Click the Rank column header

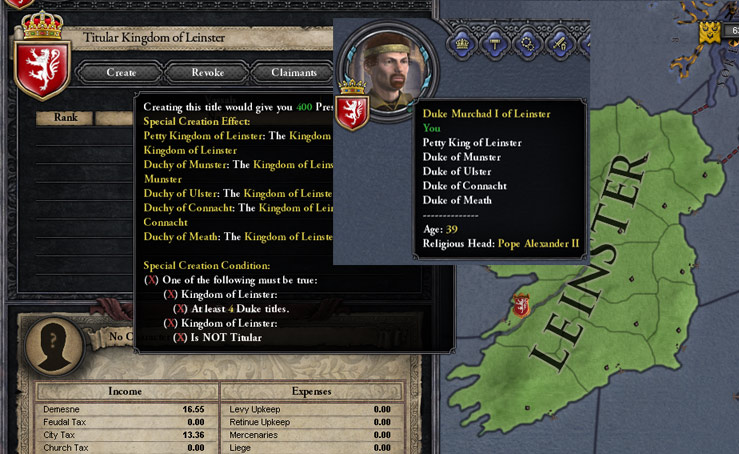pos(66,117)
